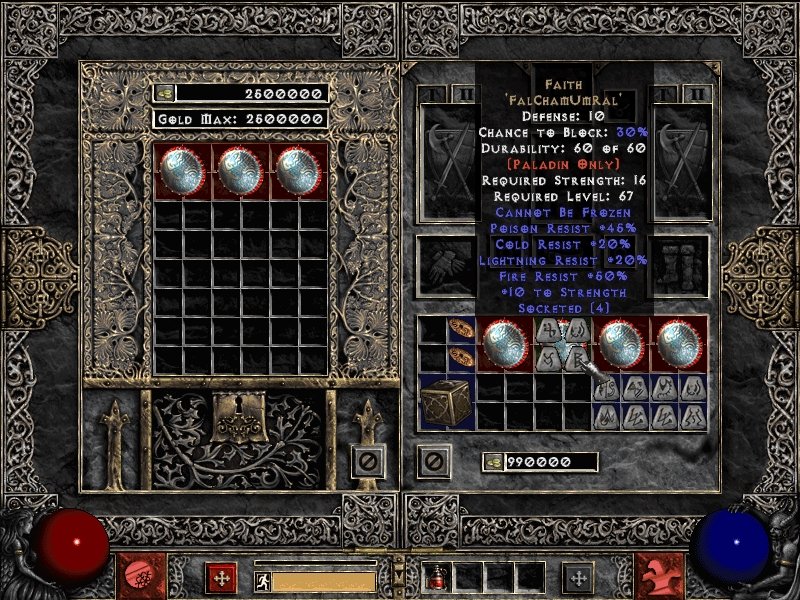Viewport: 800px width, 600px height.
Task: Click the inventory gold coin button
Action: pyautogui.click(x=493, y=462)
